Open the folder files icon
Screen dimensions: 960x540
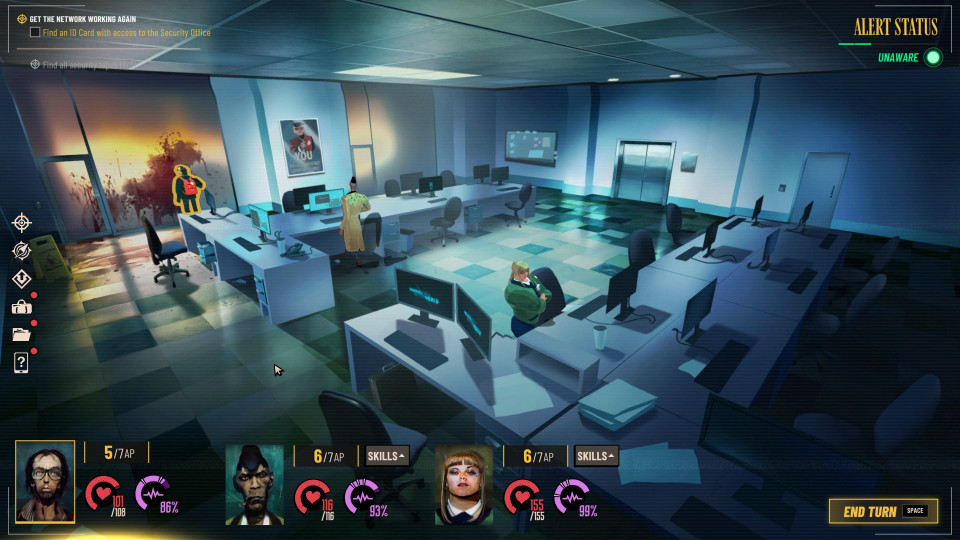pos(21,334)
